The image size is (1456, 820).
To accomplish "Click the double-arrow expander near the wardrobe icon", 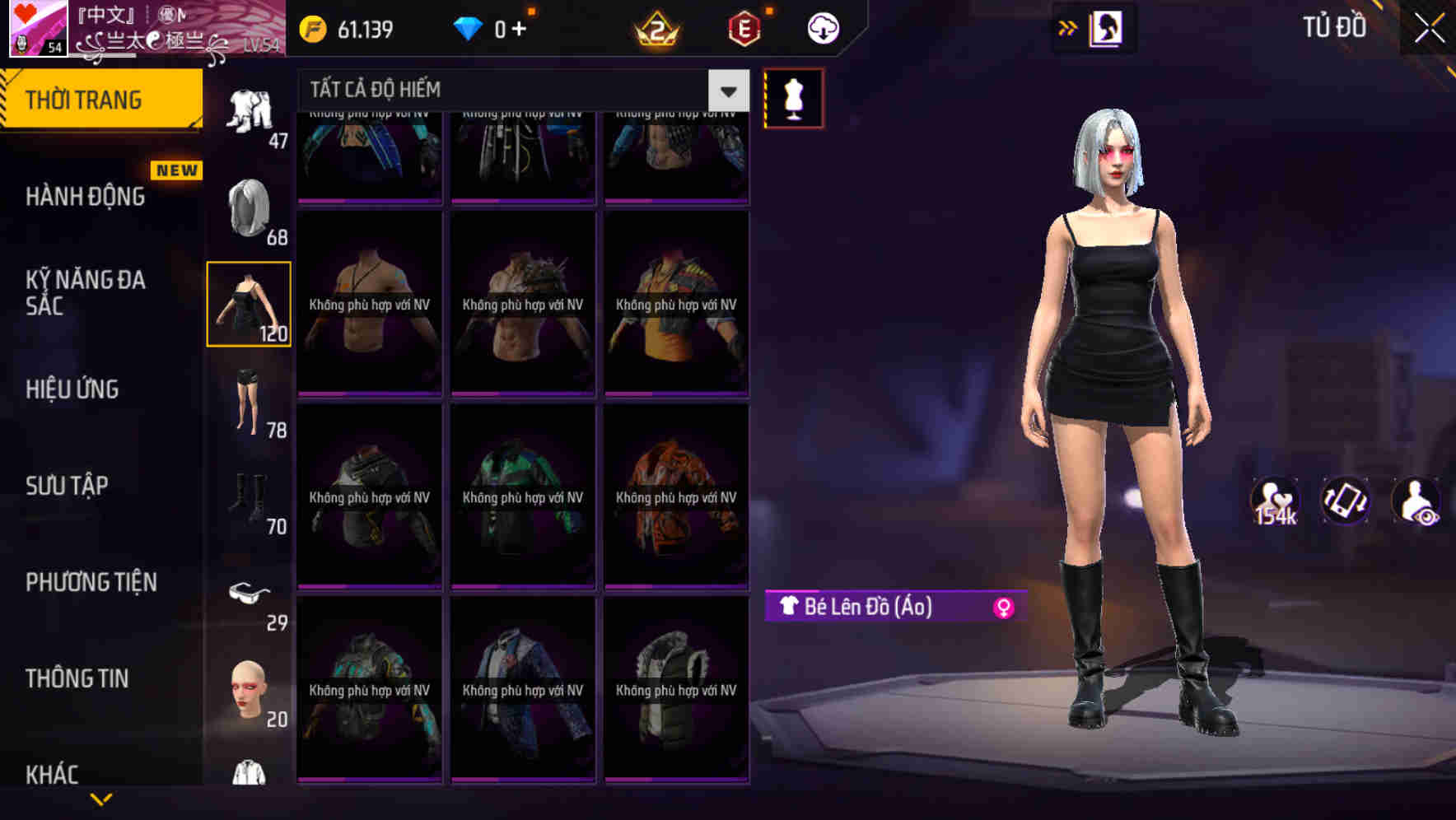I will tap(1068, 26).
